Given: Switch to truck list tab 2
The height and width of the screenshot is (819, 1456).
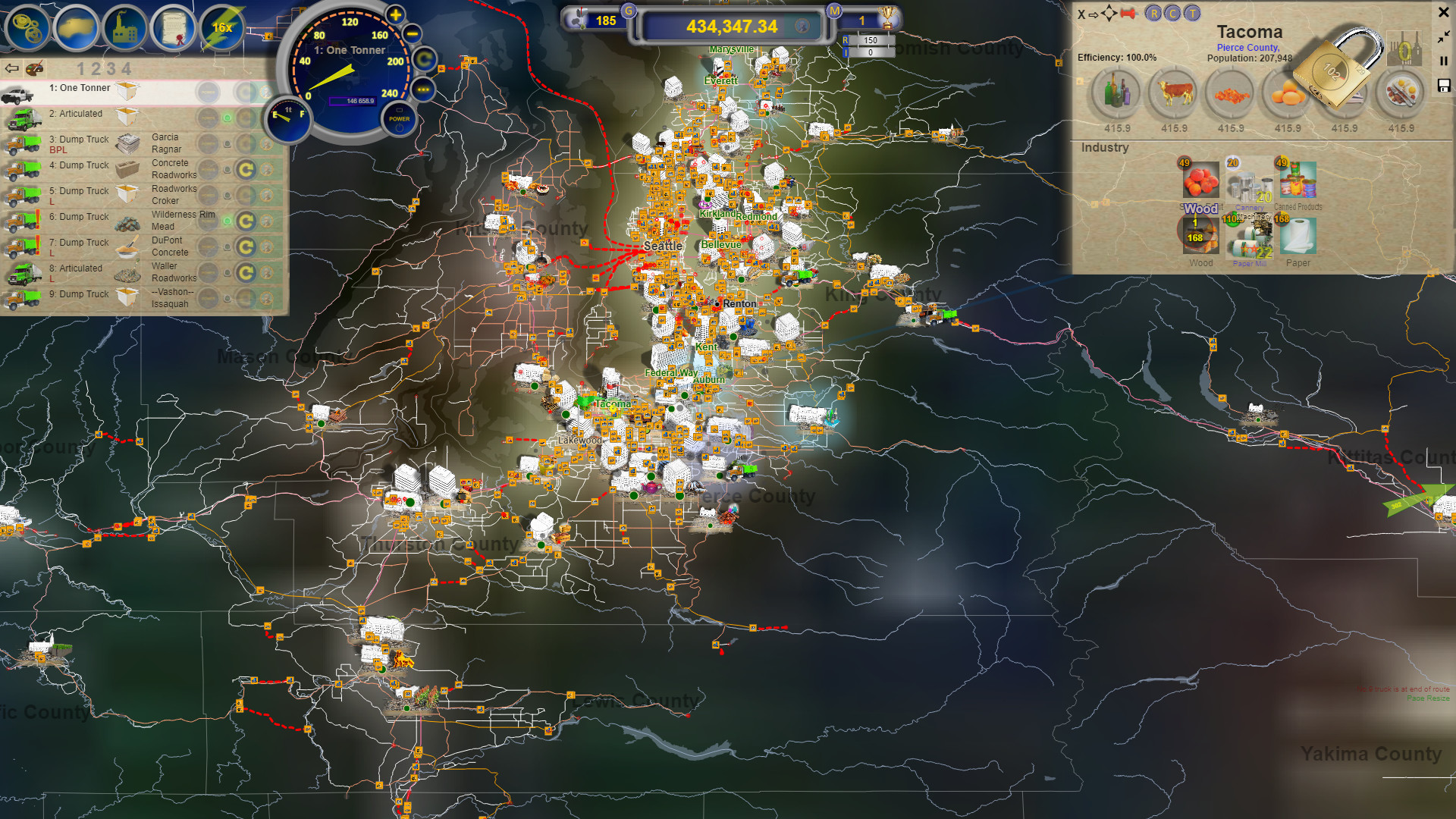Looking at the screenshot, I should pos(96,69).
